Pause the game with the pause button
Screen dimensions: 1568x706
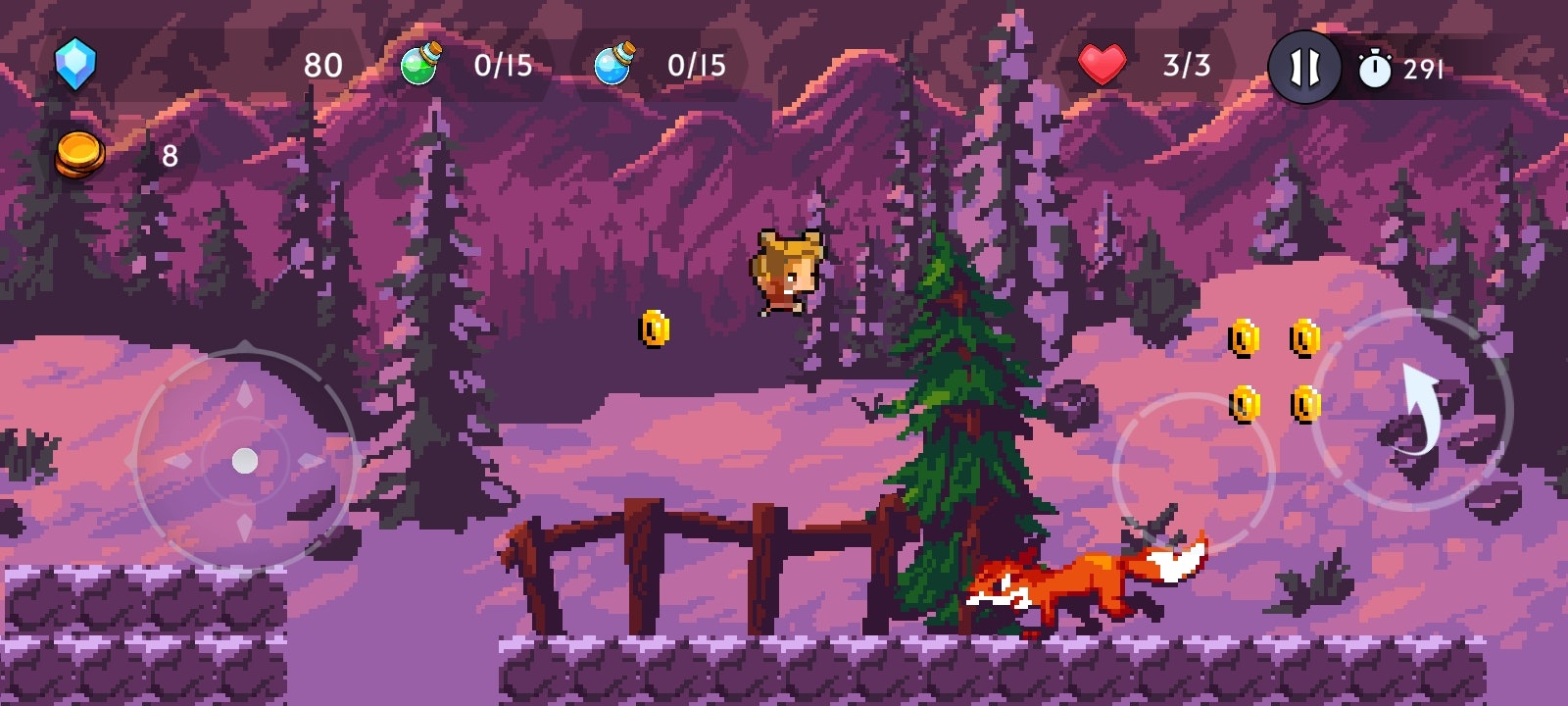pos(1304,68)
